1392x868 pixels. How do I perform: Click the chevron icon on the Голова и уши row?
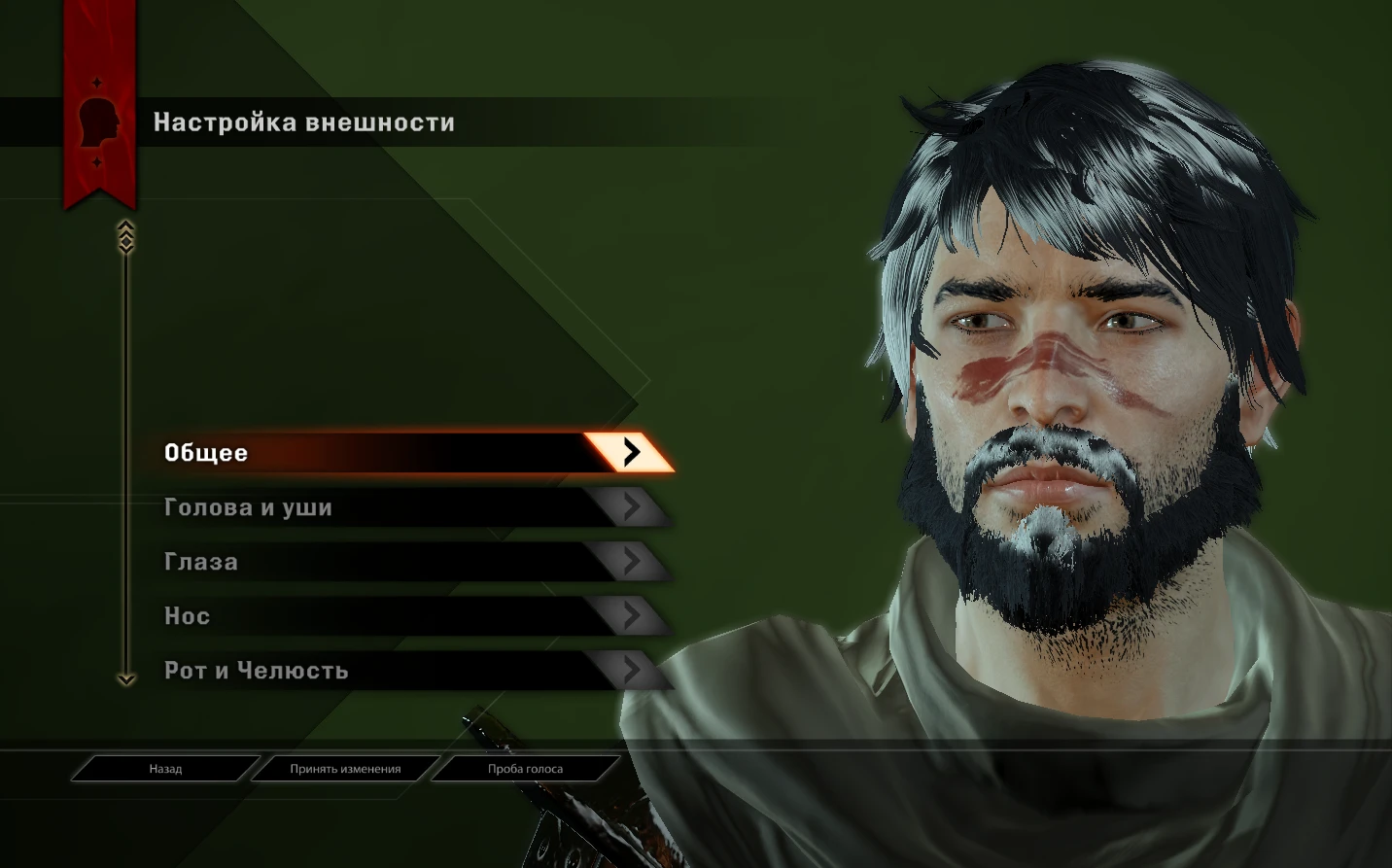(x=633, y=507)
